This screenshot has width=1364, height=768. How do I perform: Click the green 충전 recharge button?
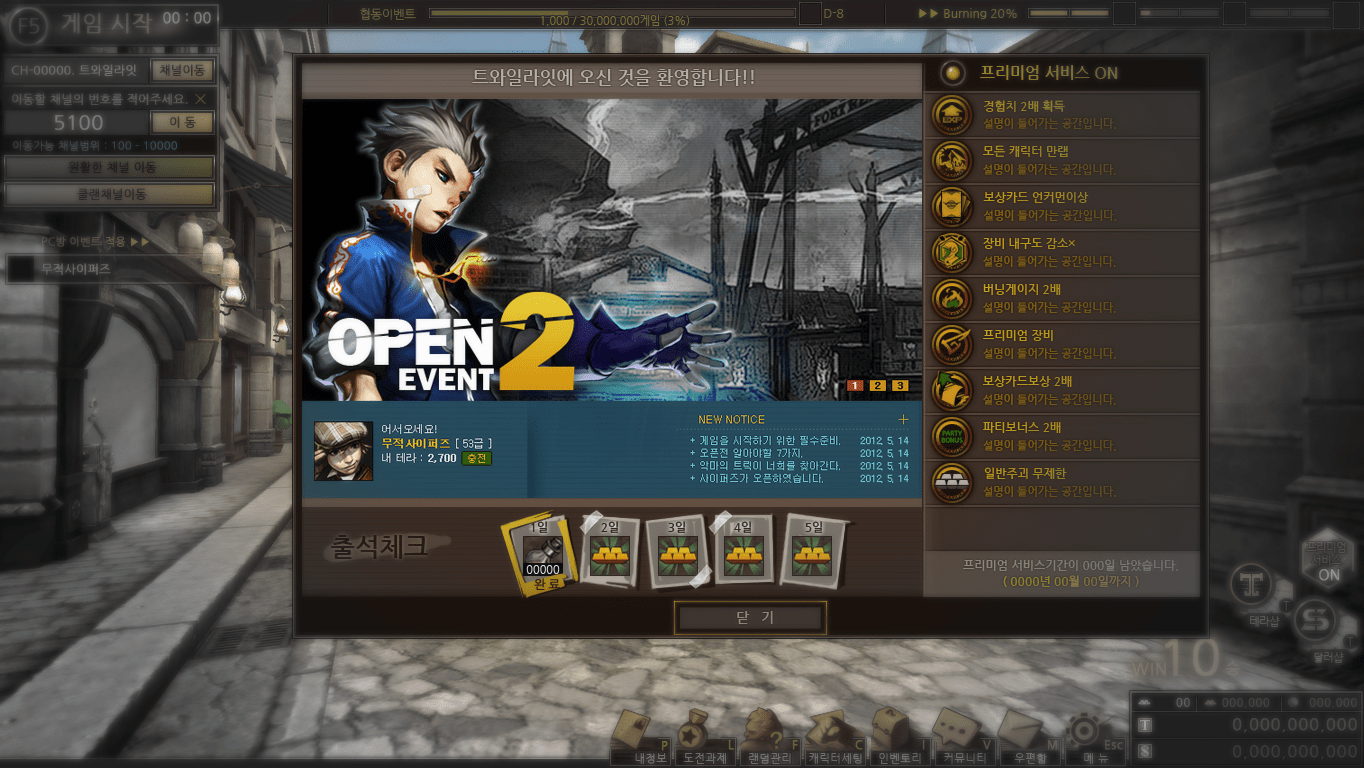click(x=476, y=458)
